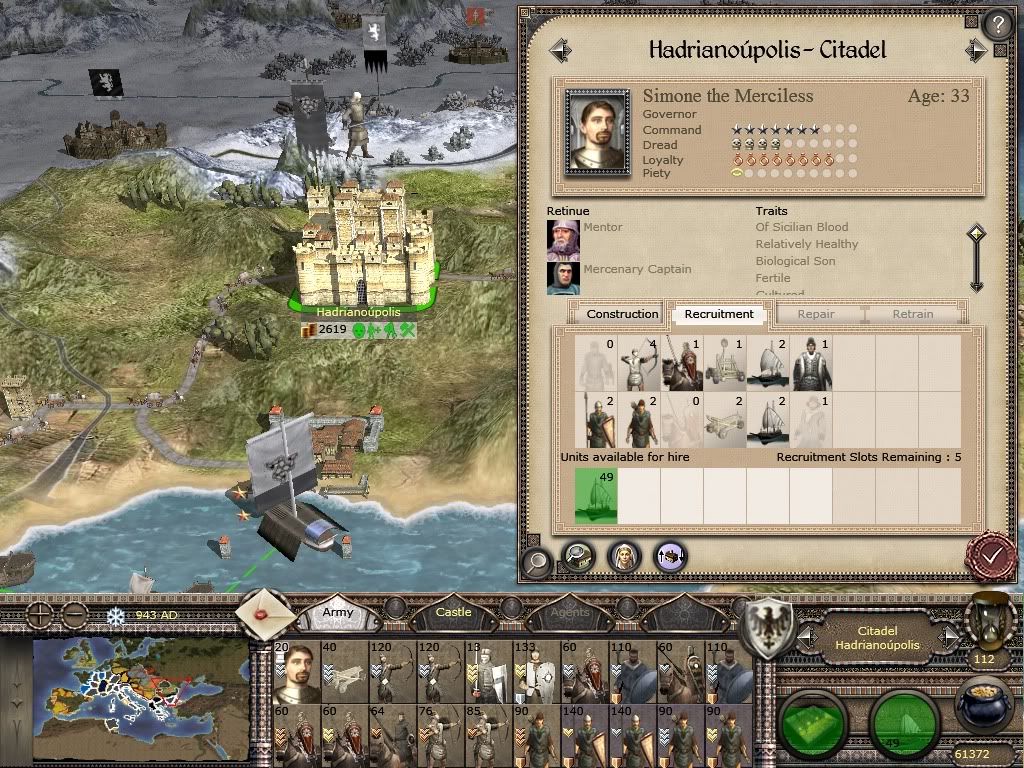Viewport: 1024px width, 768px height.
Task: Click Simone the Merciless portrait
Action: tap(597, 131)
